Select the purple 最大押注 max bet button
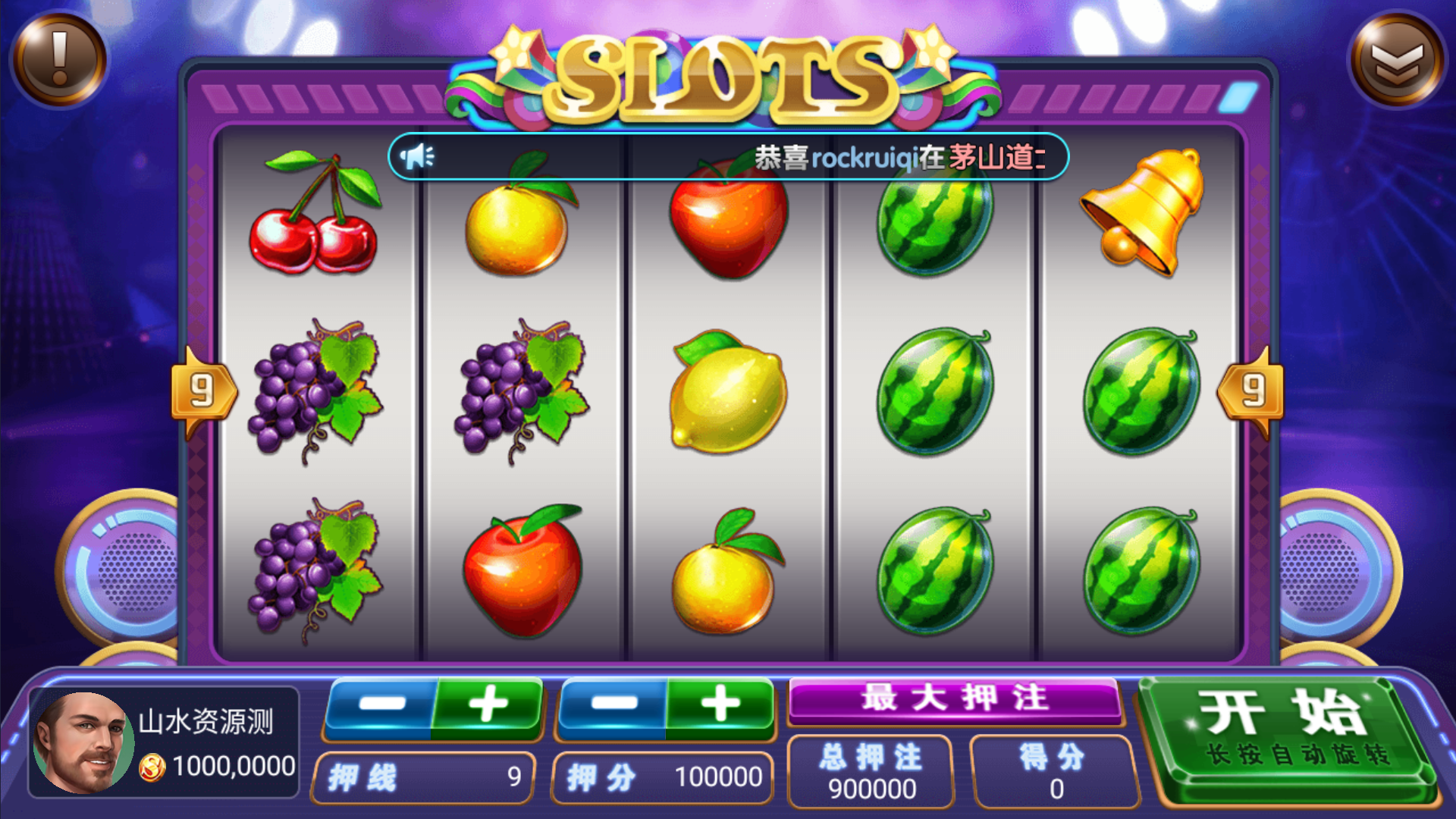 pos(955,698)
